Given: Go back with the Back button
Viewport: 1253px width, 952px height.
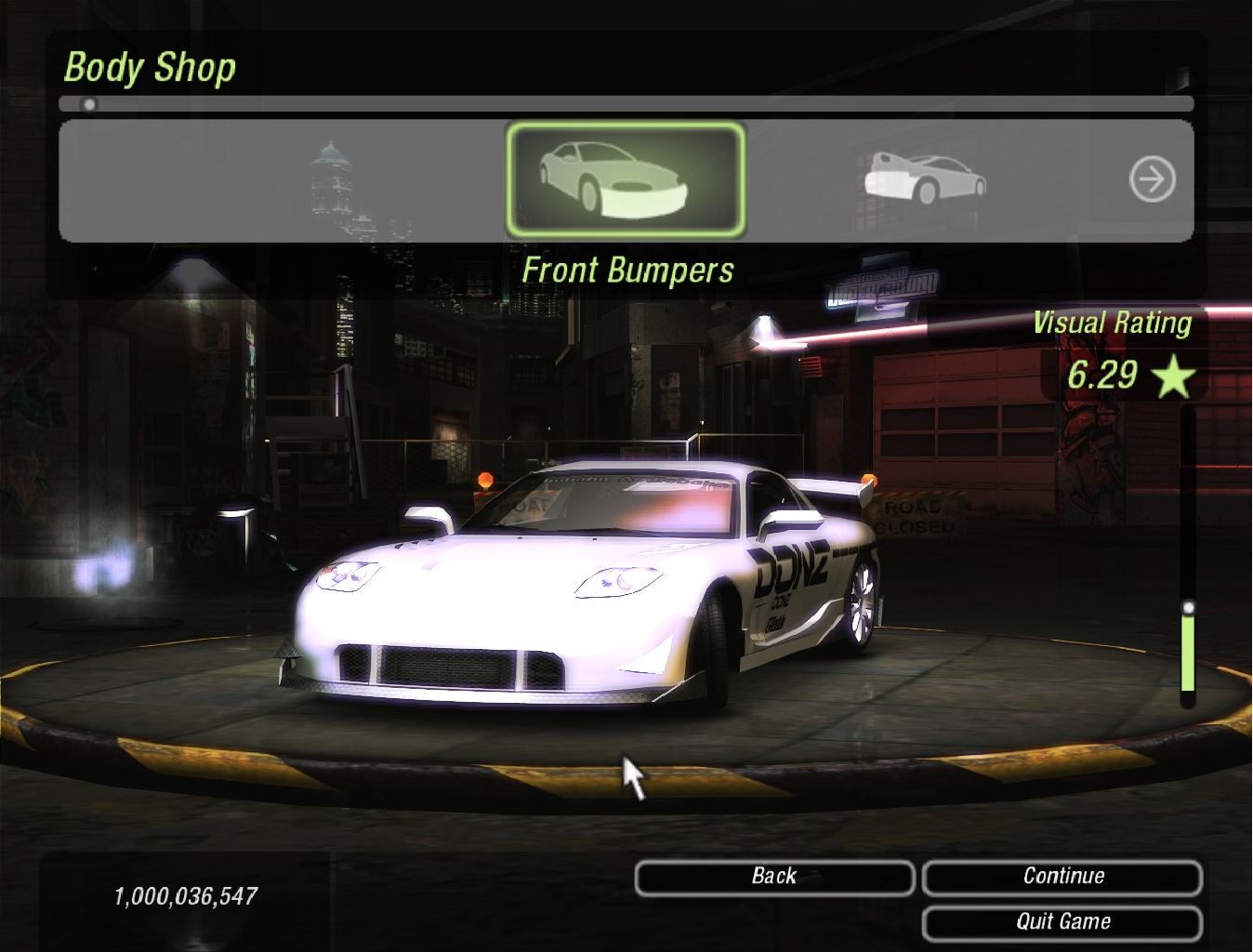Looking at the screenshot, I should [774, 877].
